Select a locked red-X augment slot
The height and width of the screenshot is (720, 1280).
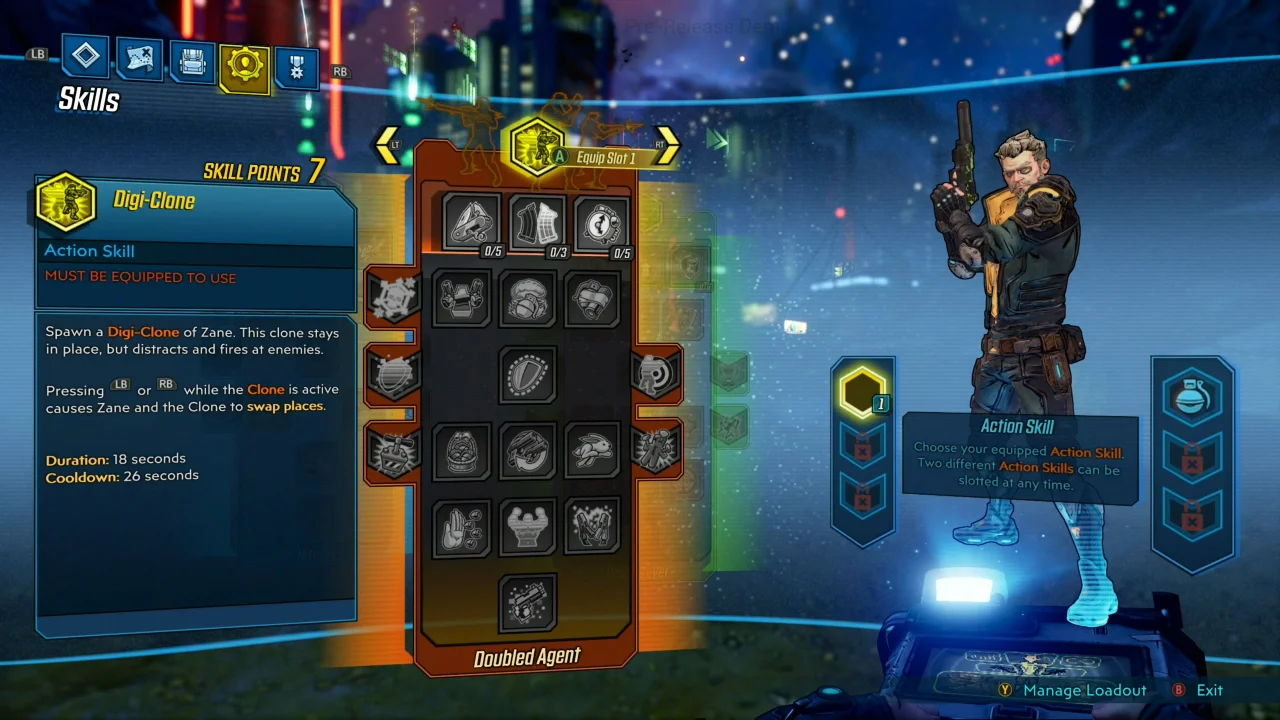point(862,452)
